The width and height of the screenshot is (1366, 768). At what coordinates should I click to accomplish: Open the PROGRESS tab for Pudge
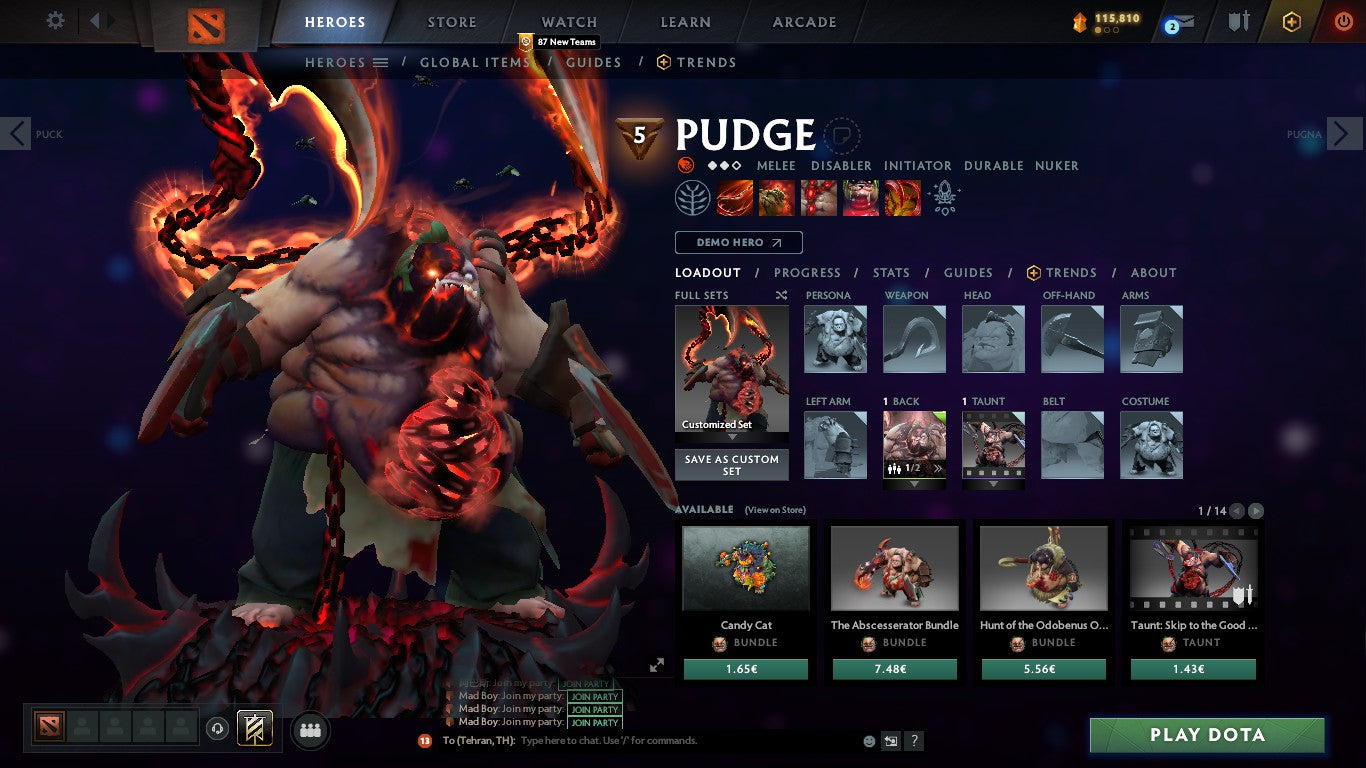click(808, 272)
